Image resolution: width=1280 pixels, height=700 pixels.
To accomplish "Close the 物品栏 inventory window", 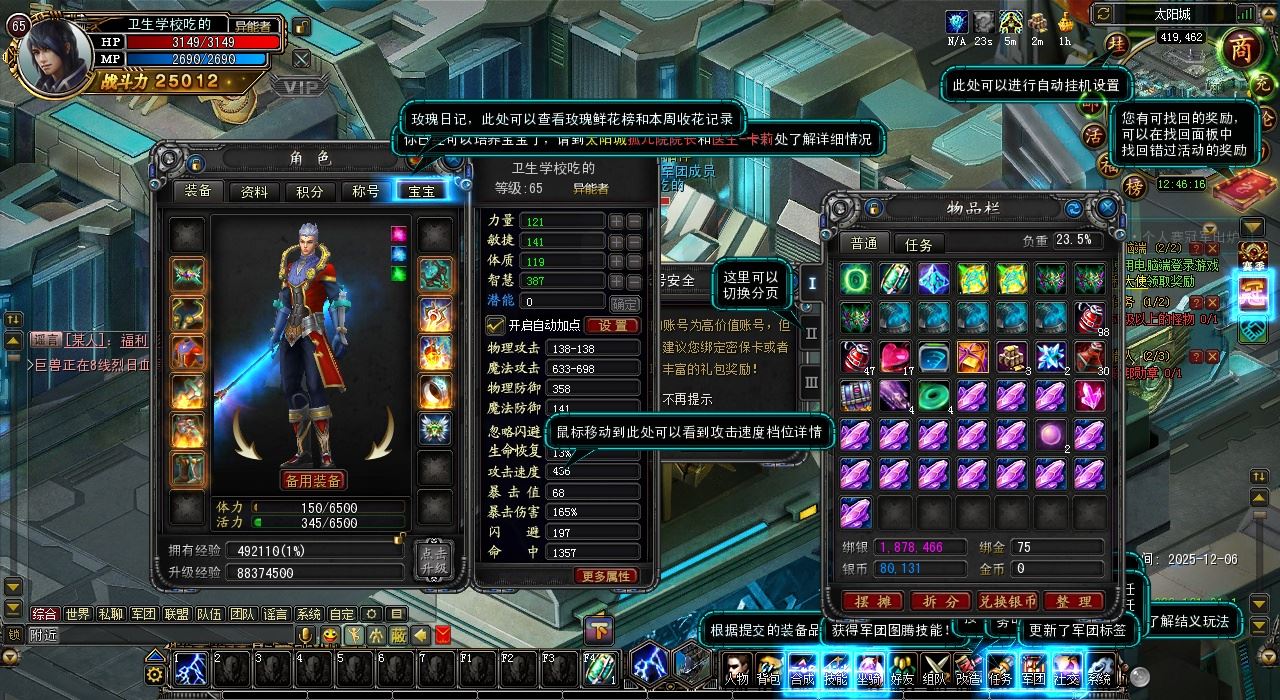I will [x=1107, y=208].
